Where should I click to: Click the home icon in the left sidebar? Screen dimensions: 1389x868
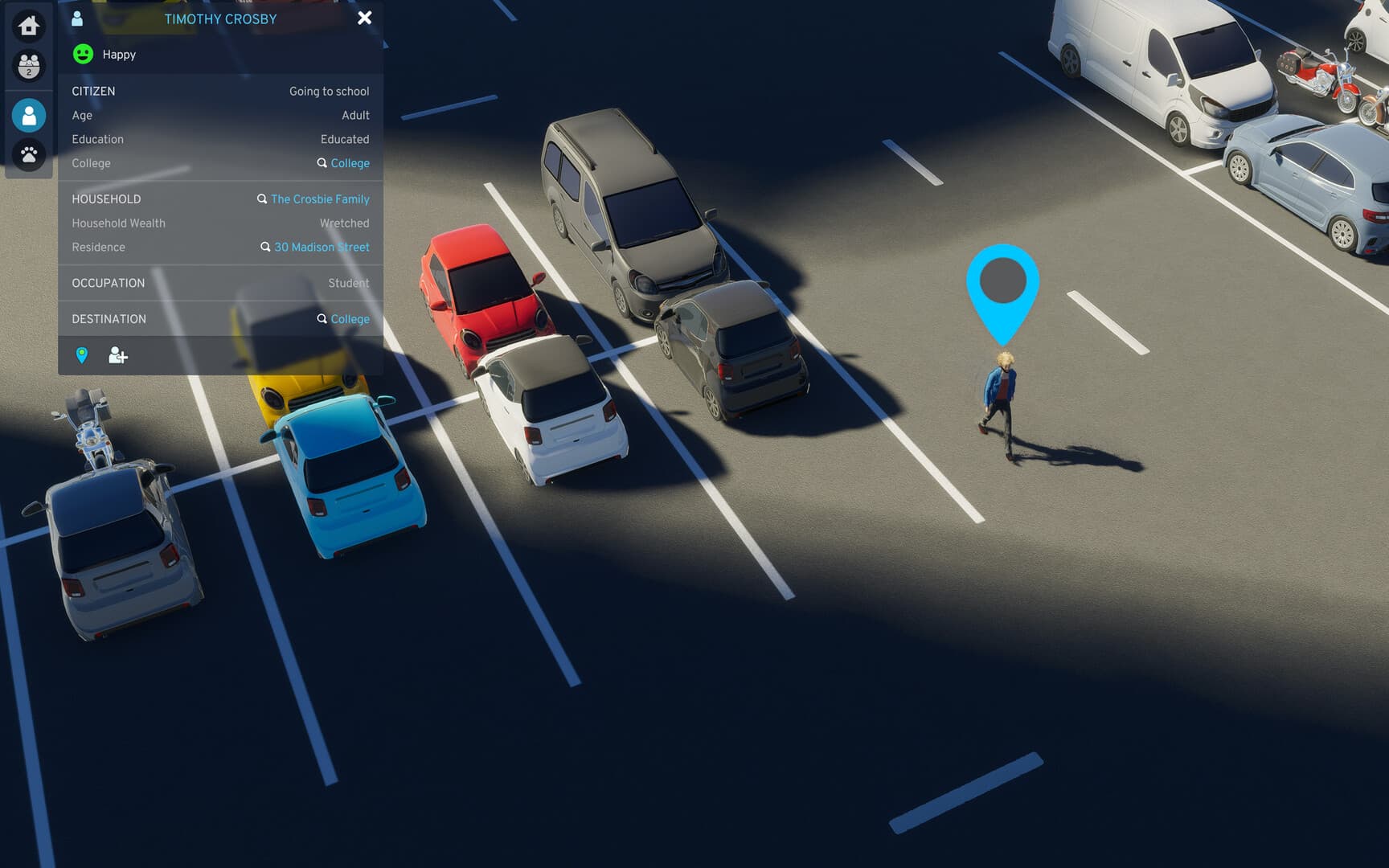point(28,27)
